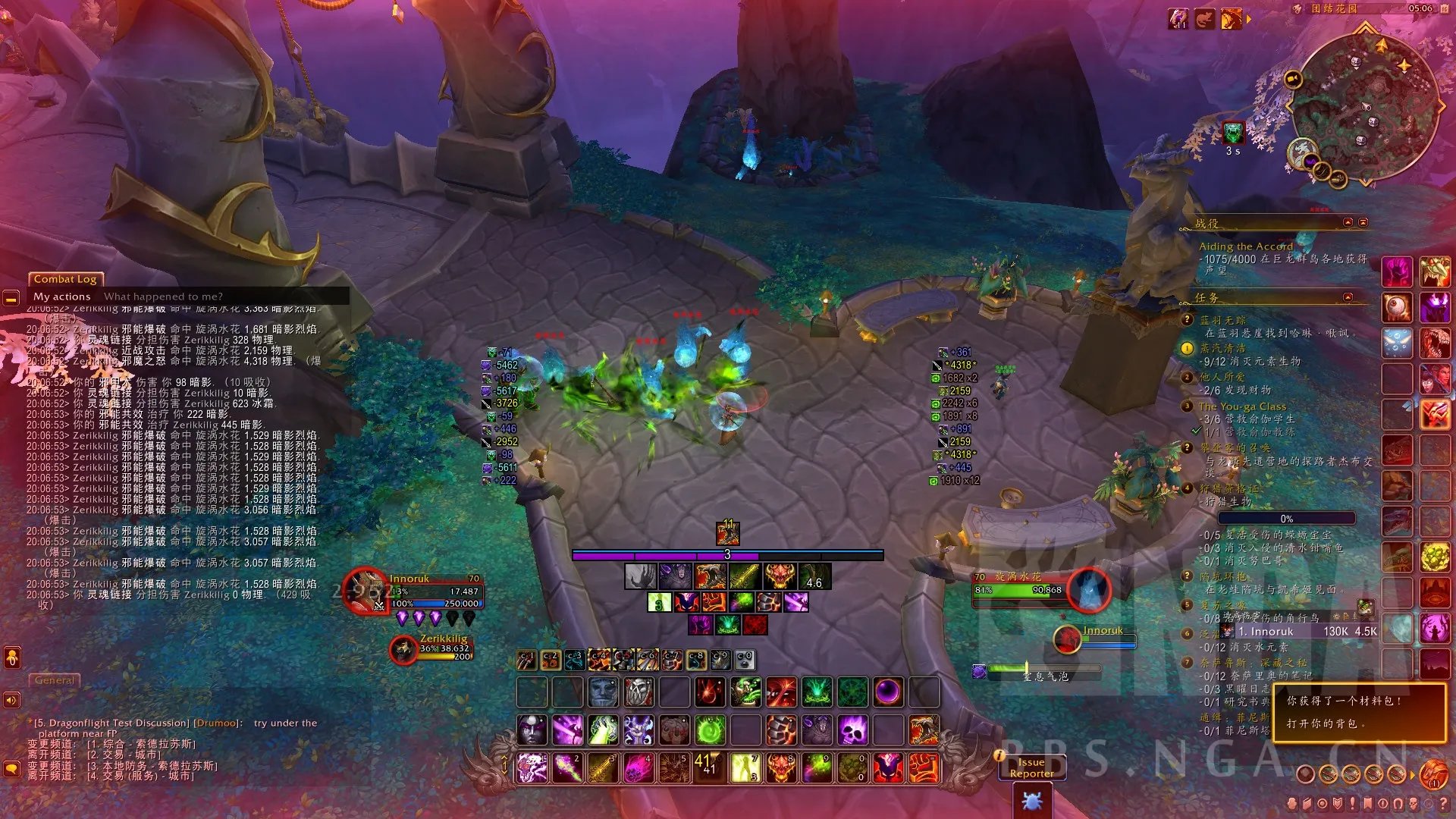Use the green swirl orb ability
1456x819 pixels.
pyautogui.click(x=711, y=731)
